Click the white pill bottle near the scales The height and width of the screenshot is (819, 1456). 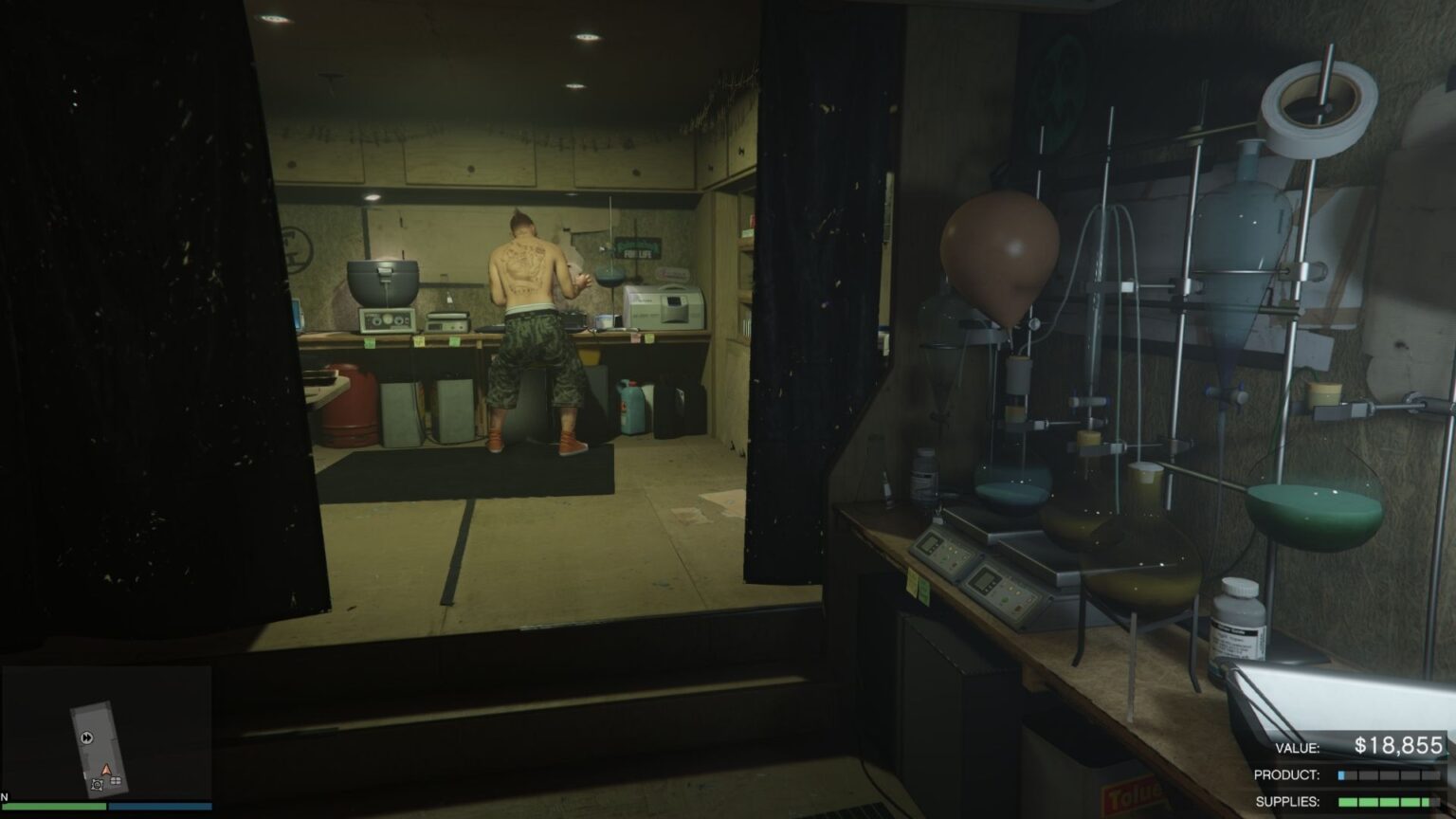click(1240, 616)
